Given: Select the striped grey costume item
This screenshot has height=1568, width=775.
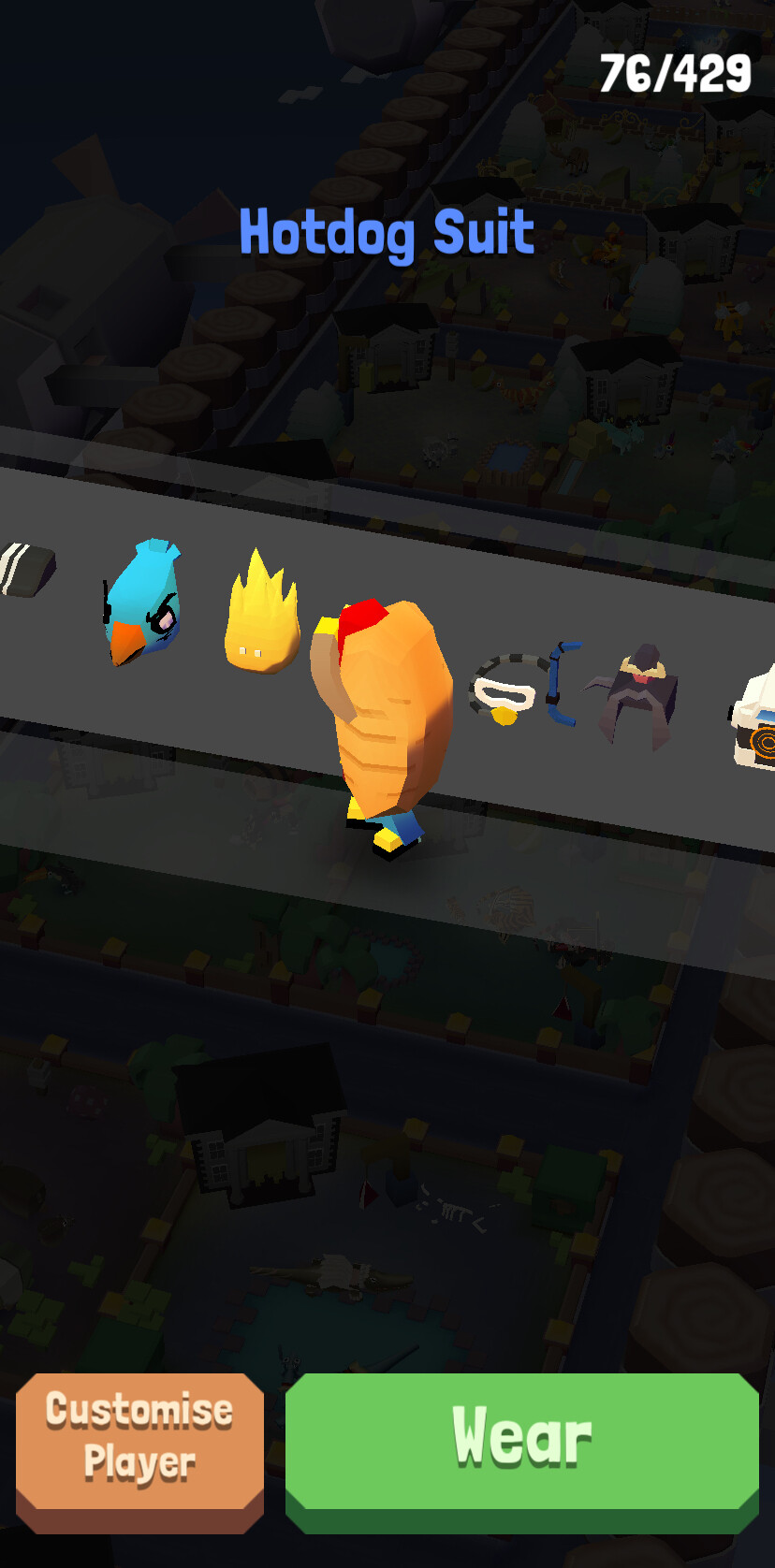Looking at the screenshot, I should click(24, 568).
